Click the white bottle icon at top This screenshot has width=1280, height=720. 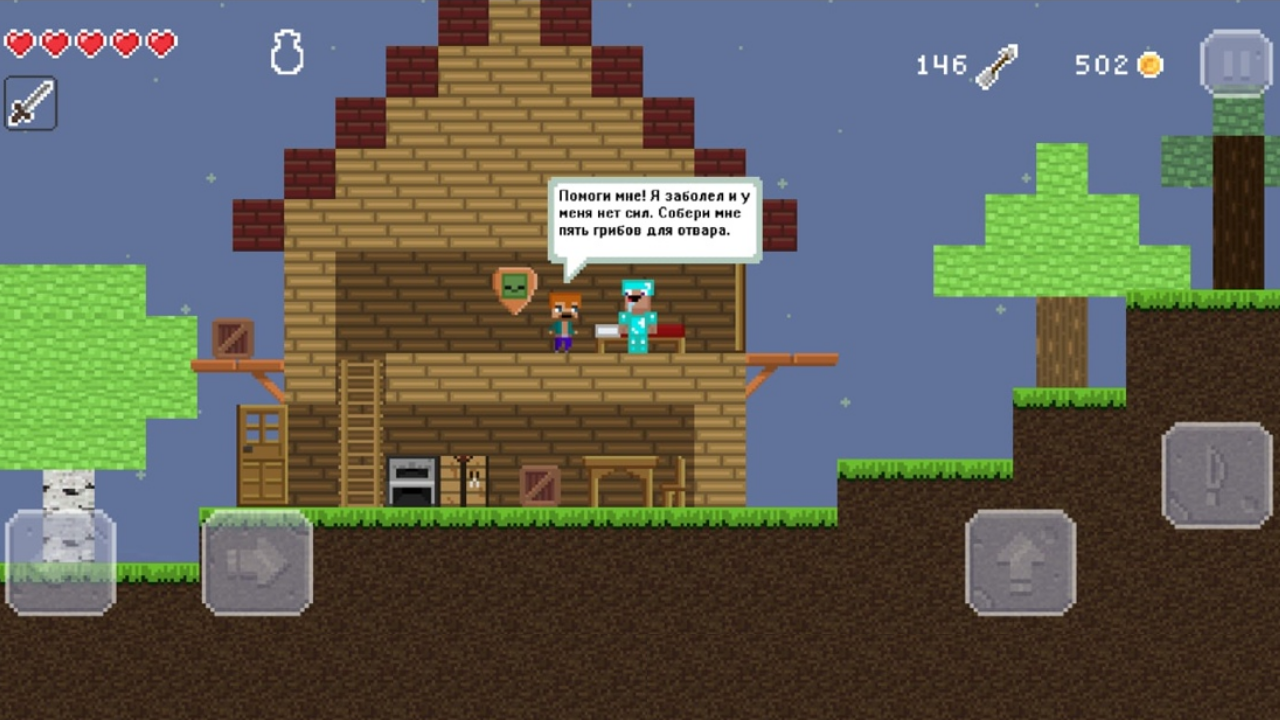(287, 50)
